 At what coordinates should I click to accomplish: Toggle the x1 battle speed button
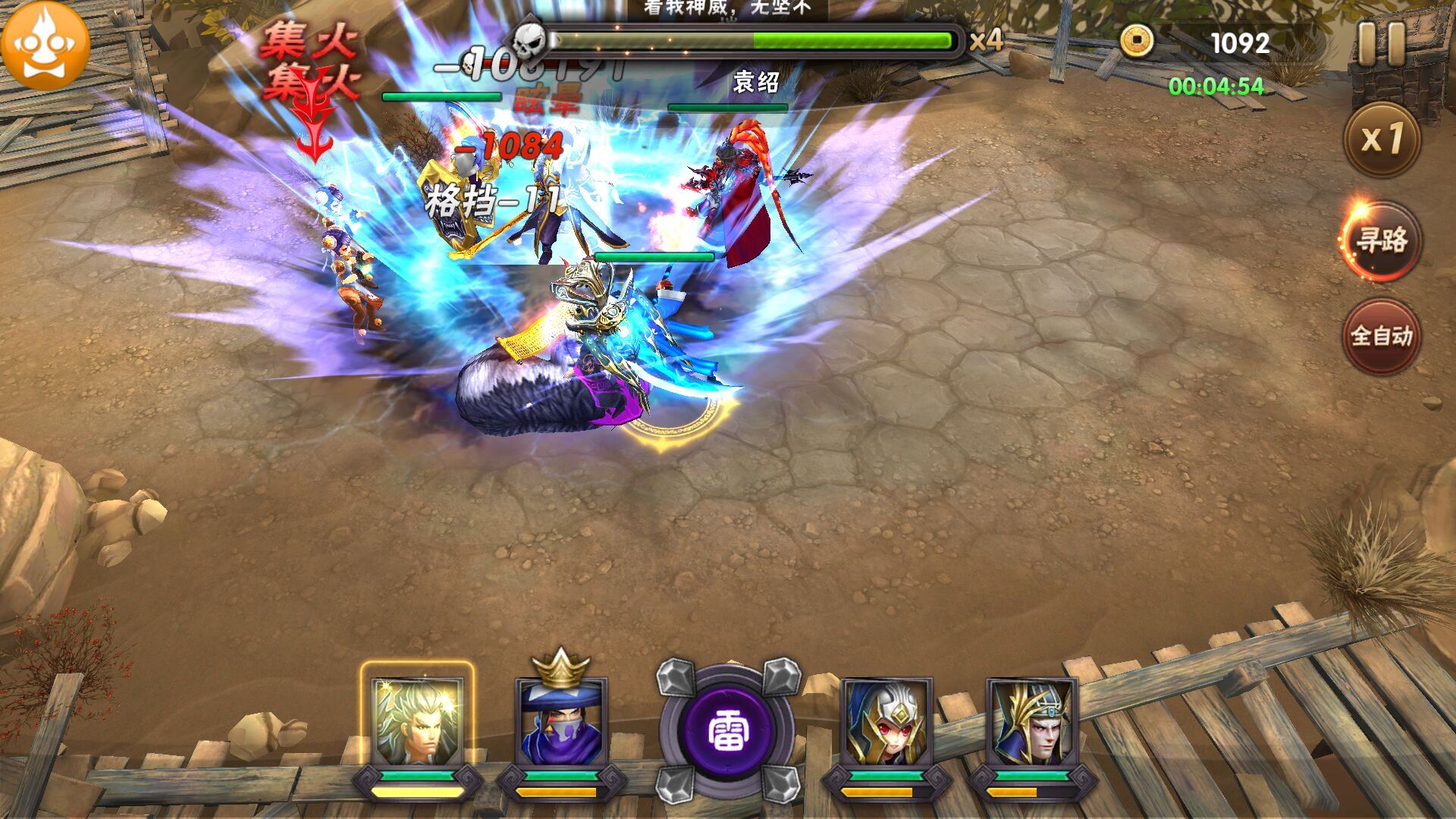(x=1381, y=140)
